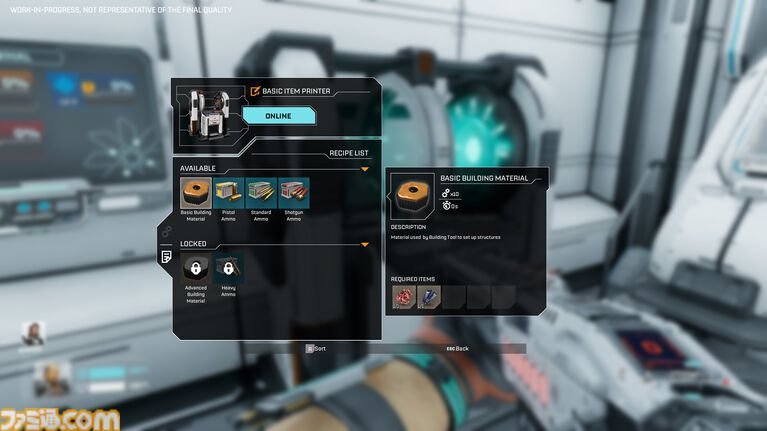767x431 pixels.
Task: Select the red ore required item
Action: click(404, 297)
